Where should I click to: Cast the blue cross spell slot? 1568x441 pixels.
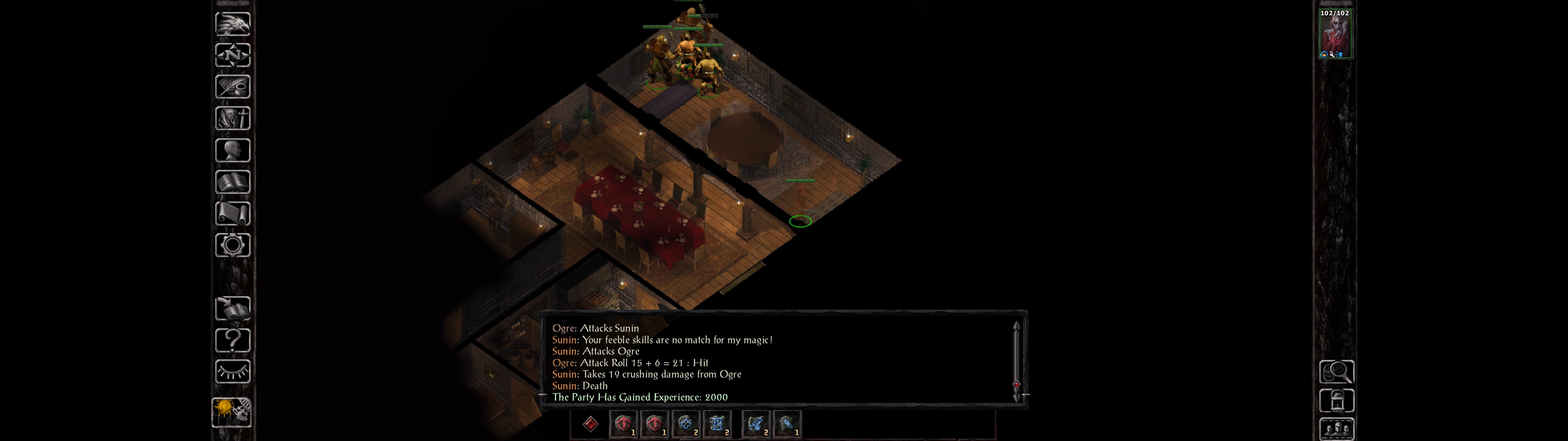click(x=686, y=424)
